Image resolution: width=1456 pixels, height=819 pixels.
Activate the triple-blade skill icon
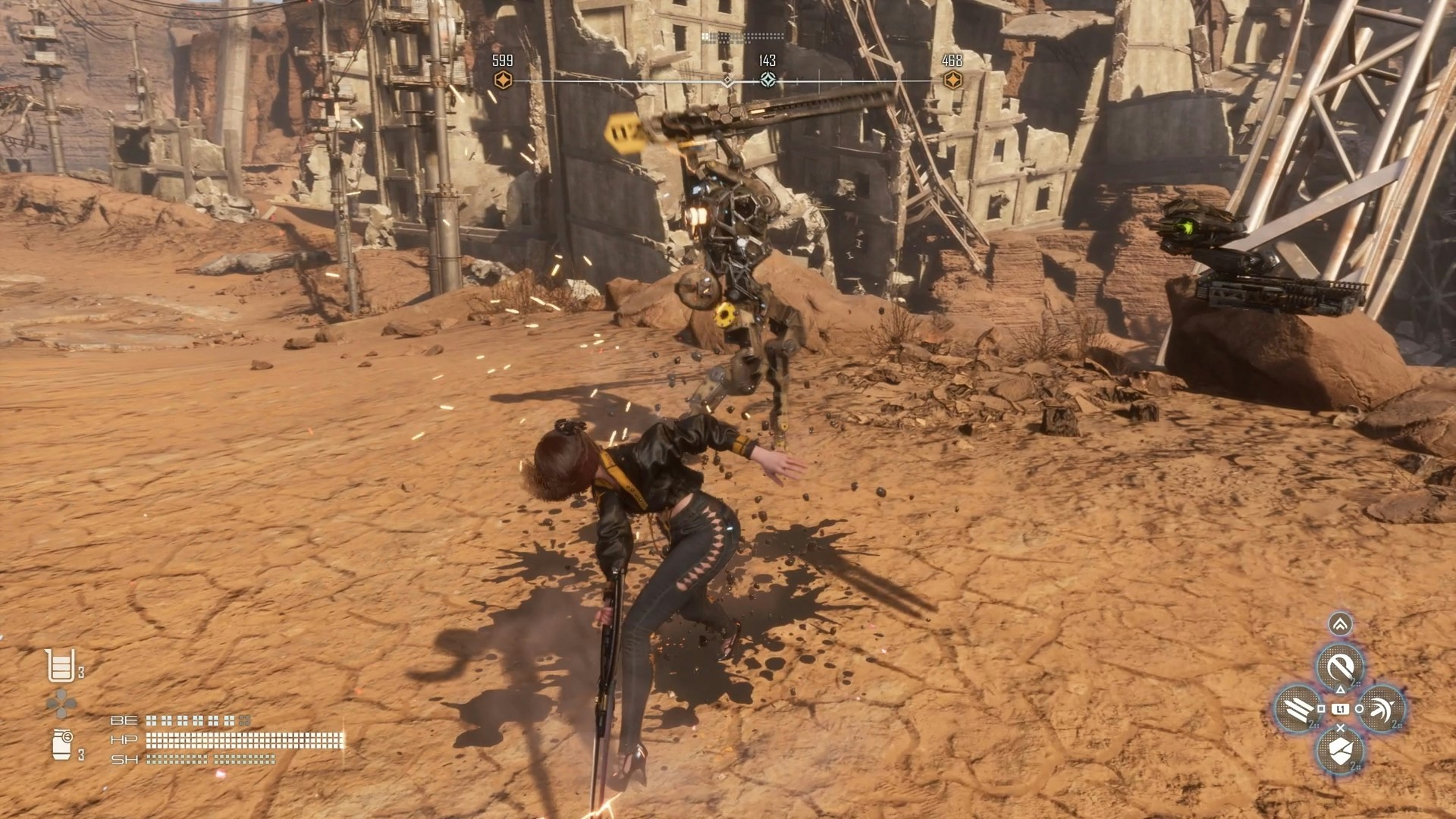pos(1298,708)
